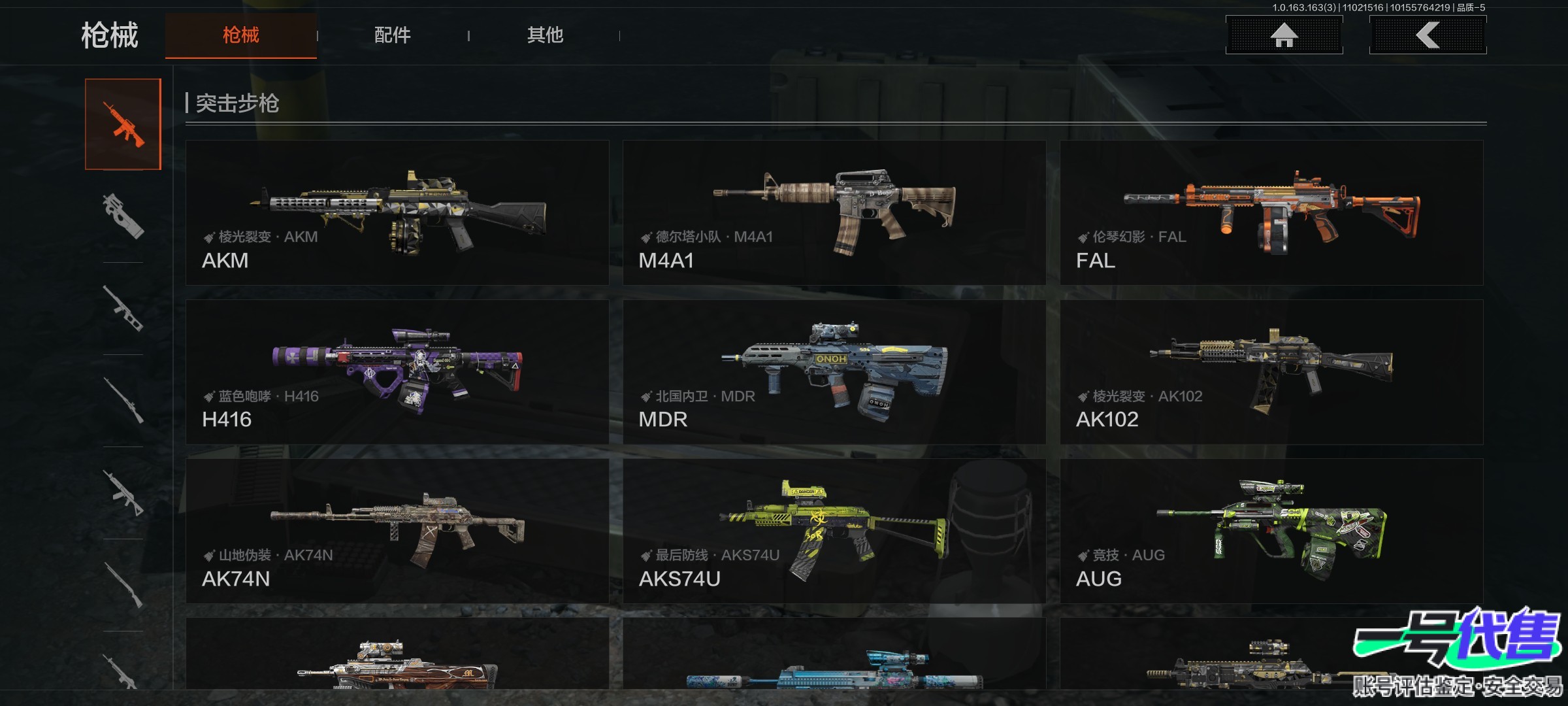Open the 配件 attachments tab
The image size is (1568, 706).
coord(392,35)
